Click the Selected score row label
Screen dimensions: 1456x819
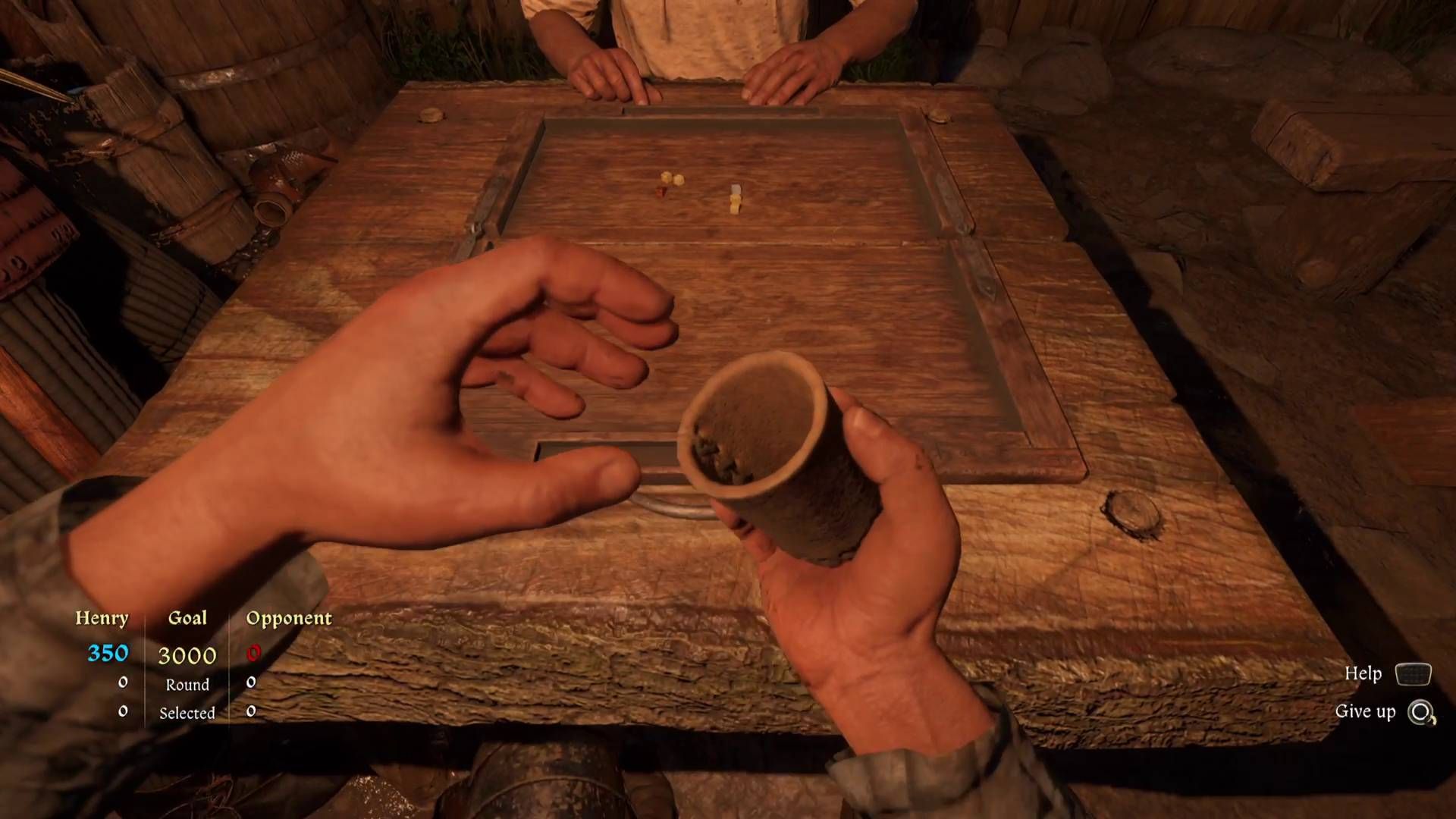[x=187, y=713]
